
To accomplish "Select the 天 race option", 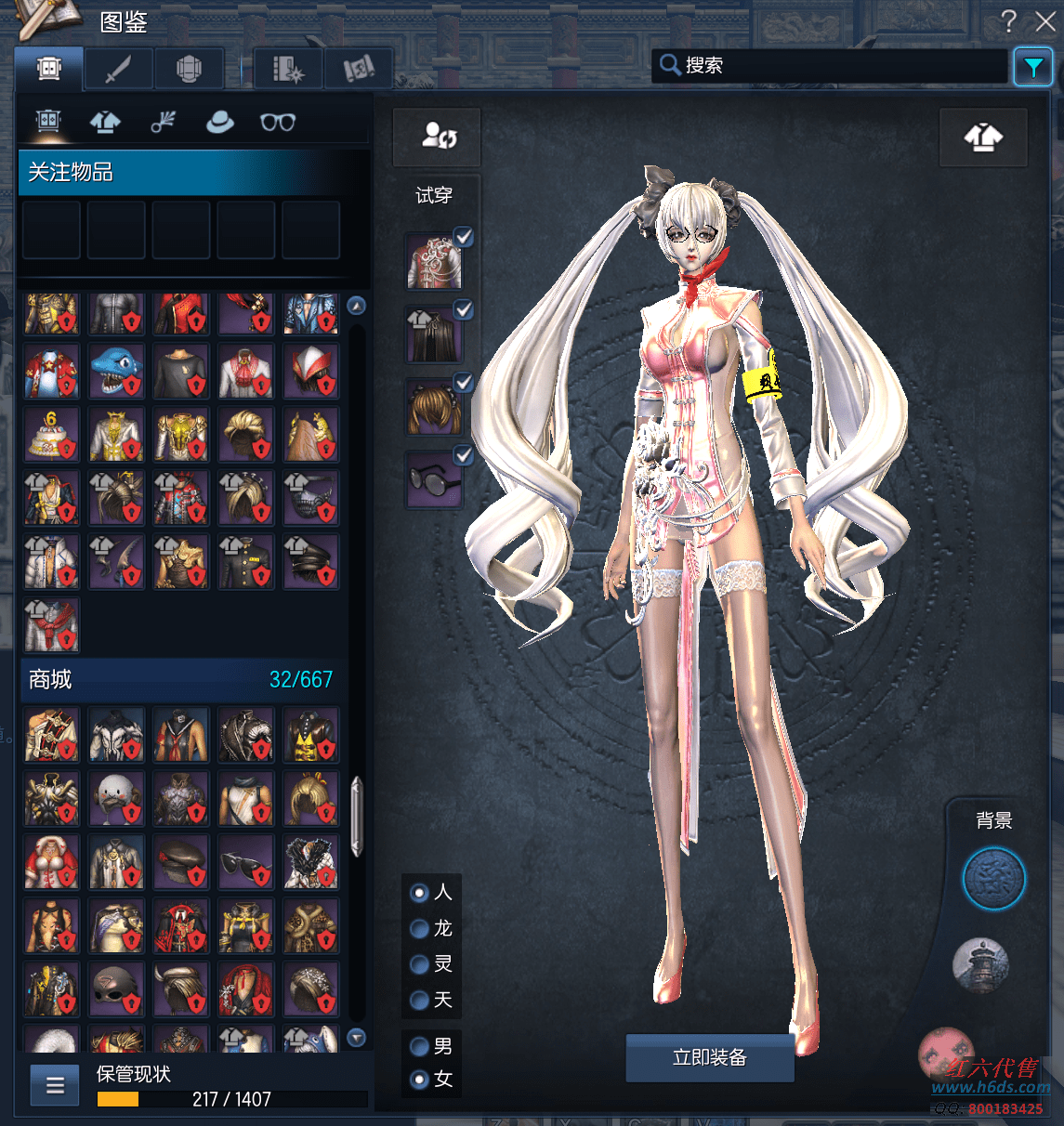I will [x=420, y=1000].
